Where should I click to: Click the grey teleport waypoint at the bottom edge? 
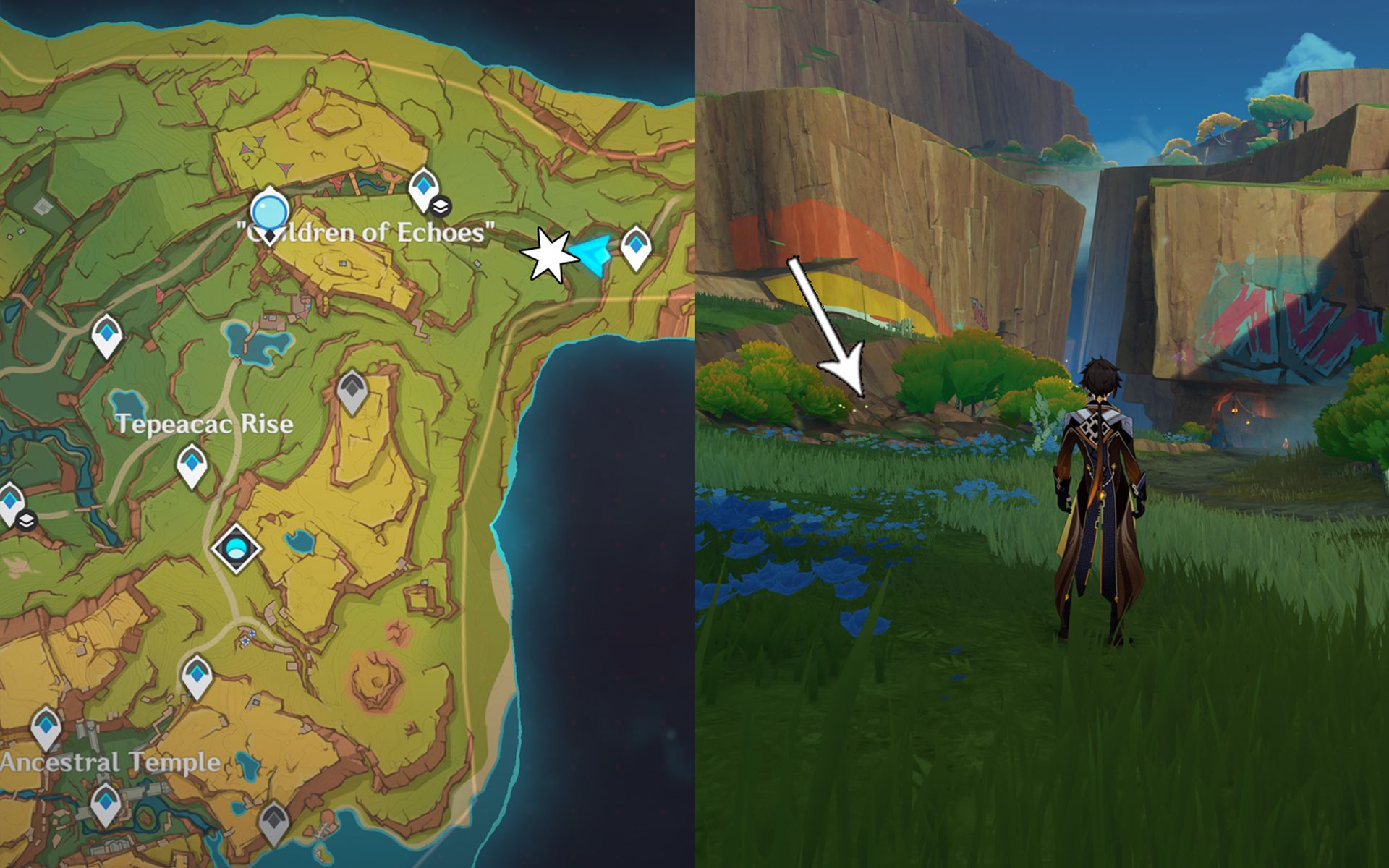coord(273,821)
